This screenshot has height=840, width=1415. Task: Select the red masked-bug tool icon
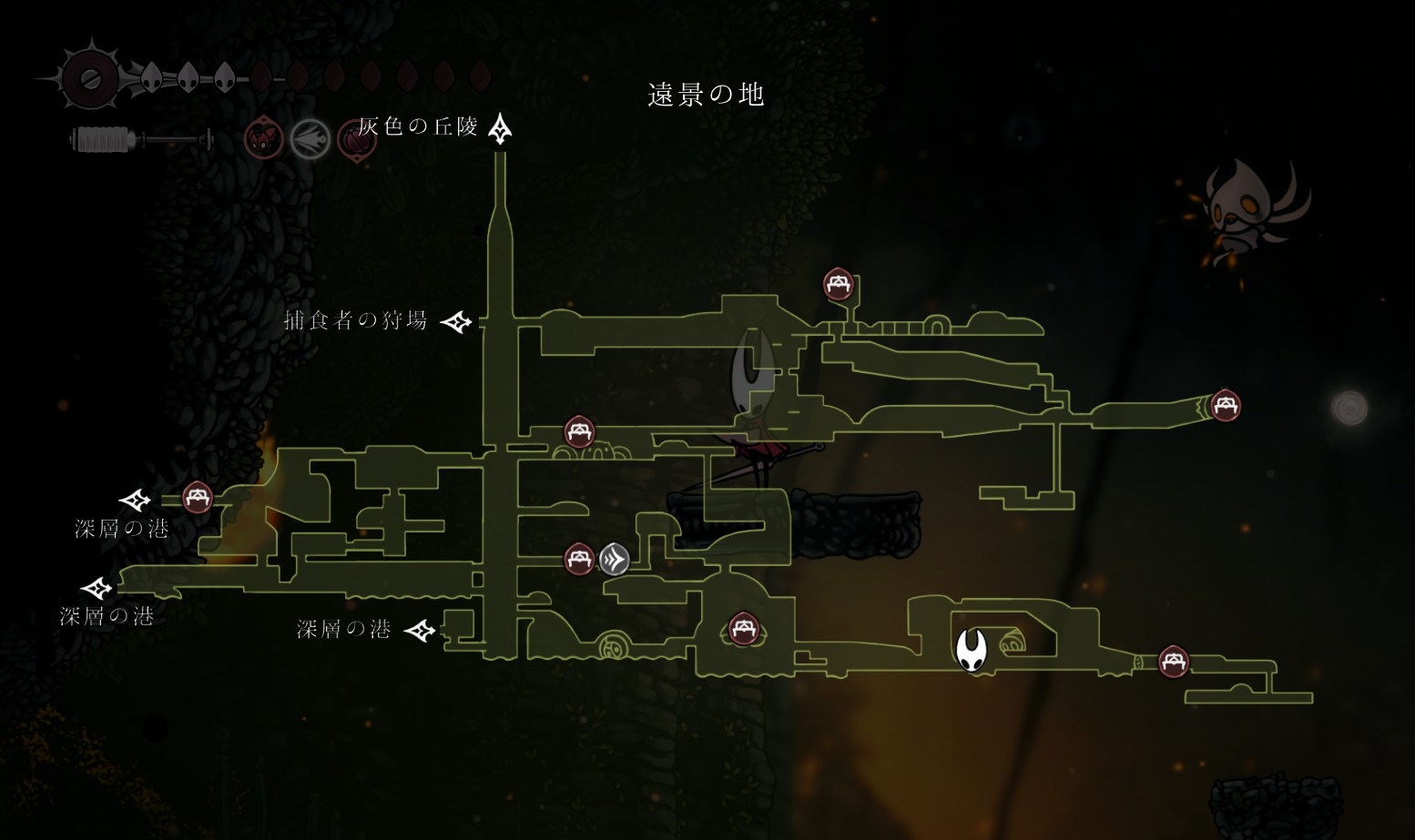click(264, 139)
